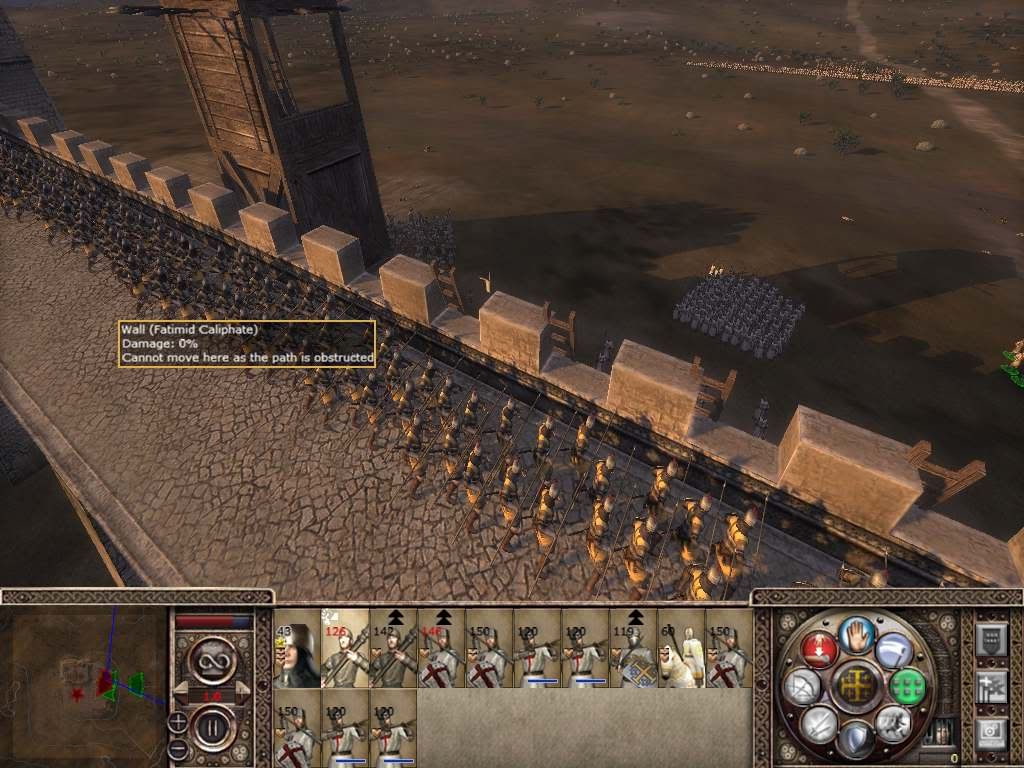Pick the white horse cavalry unit card
The image size is (1024, 768).
pyautogui.click(x=681, y=649)
